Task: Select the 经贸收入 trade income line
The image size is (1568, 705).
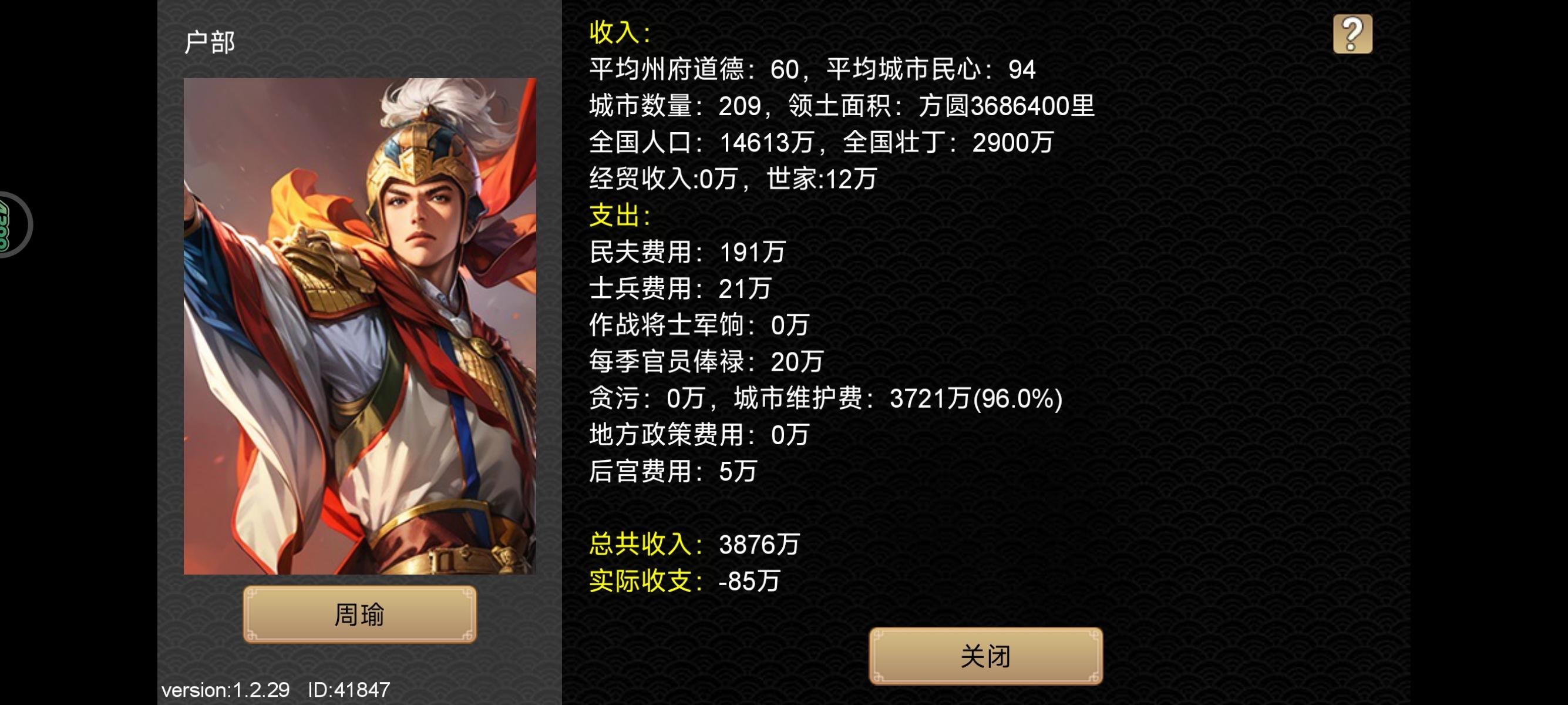Action: 731,178
